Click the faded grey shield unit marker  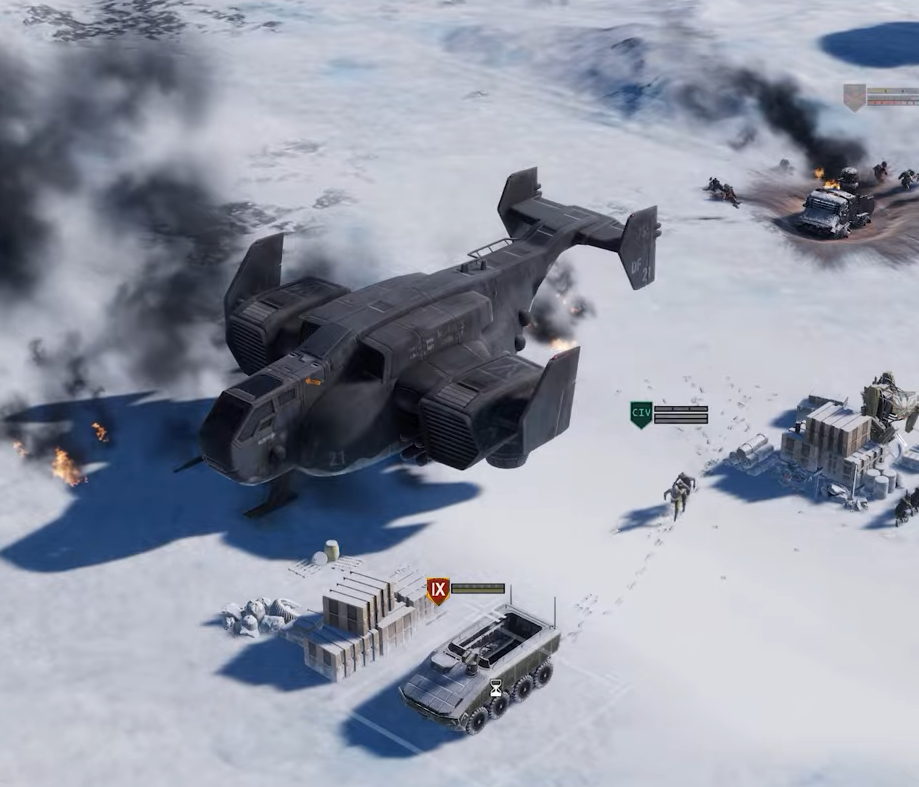854,97
